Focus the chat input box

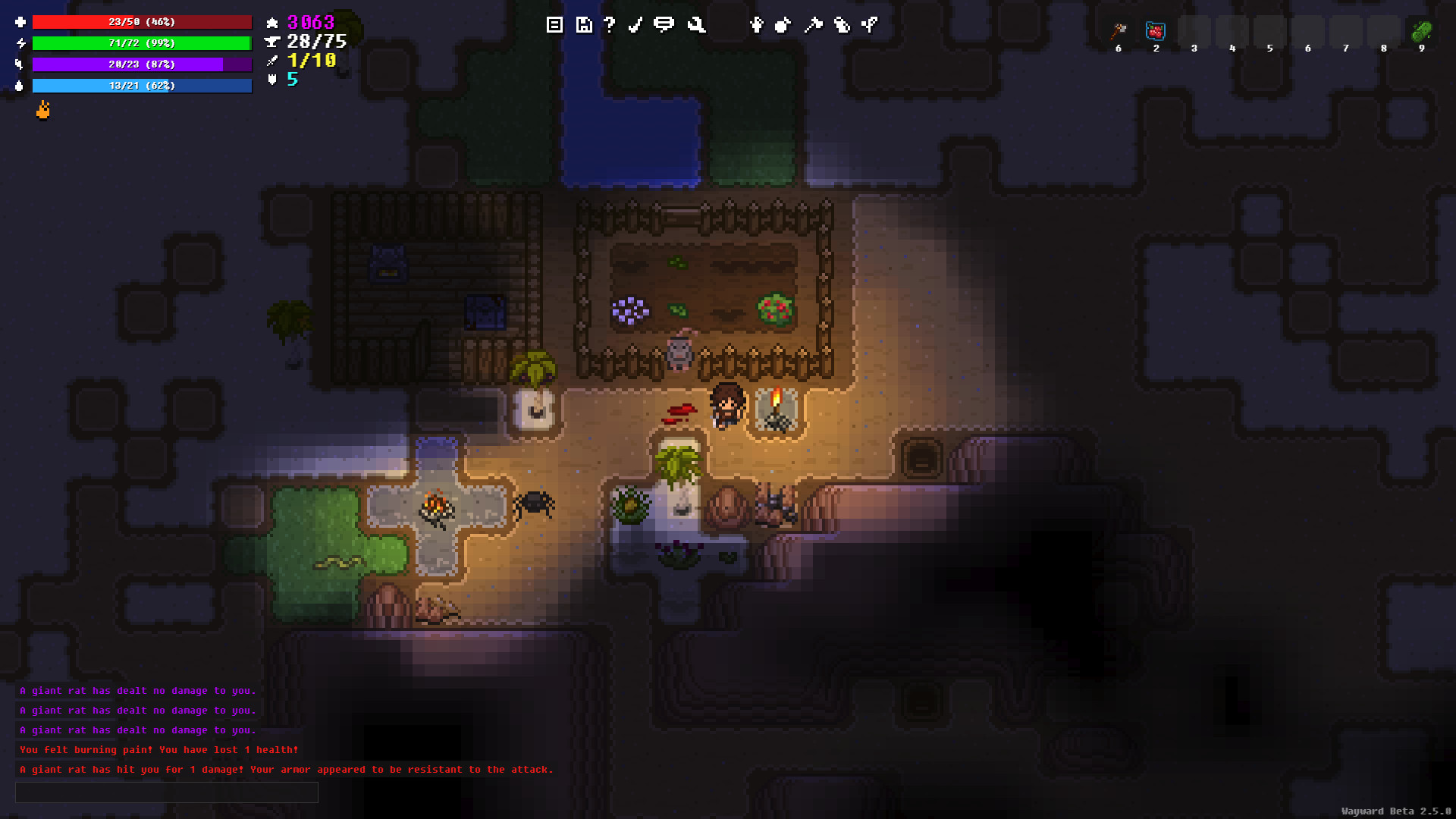tap(167, 792)
